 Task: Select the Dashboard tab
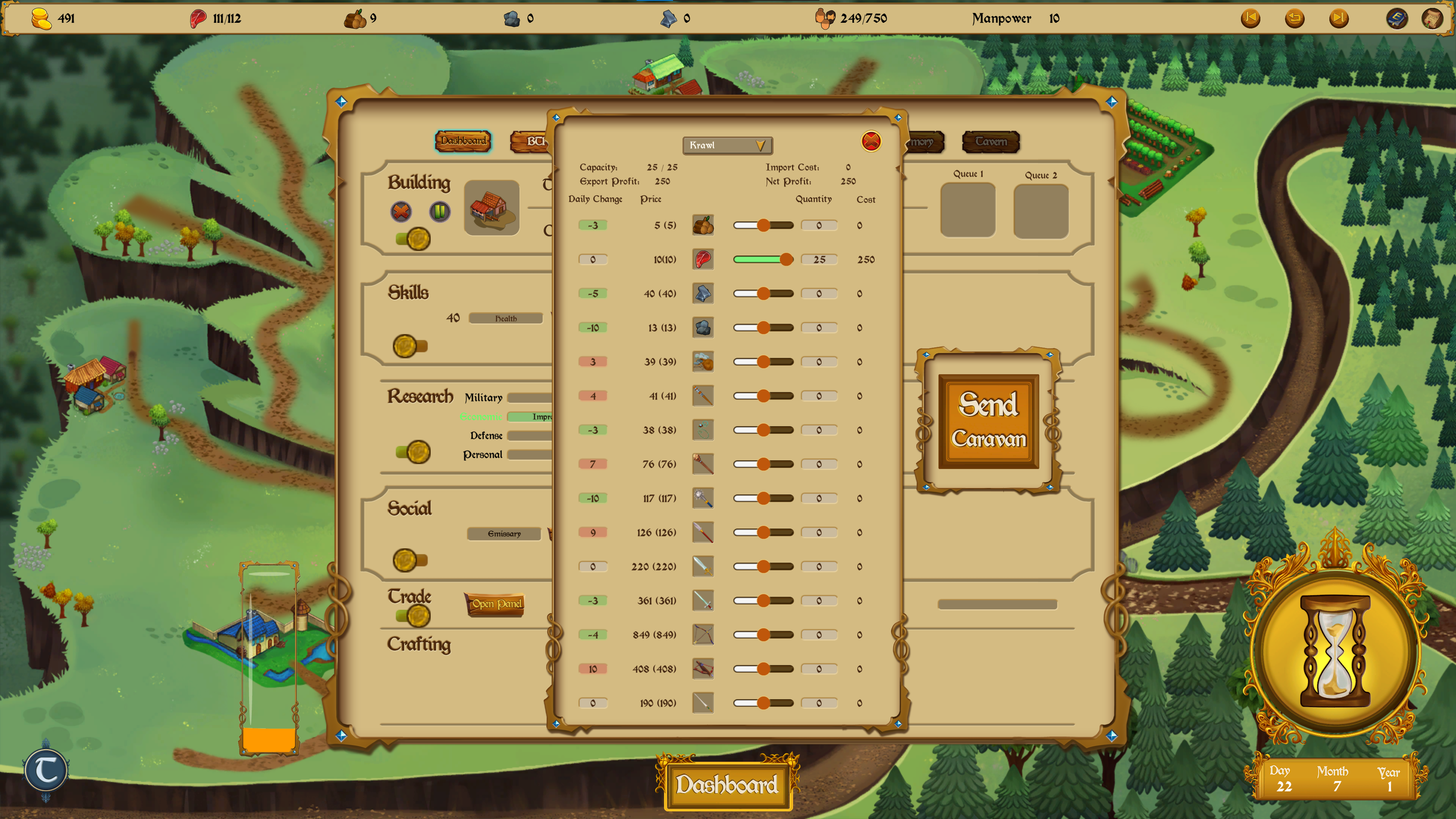click(x=463, y=142)
